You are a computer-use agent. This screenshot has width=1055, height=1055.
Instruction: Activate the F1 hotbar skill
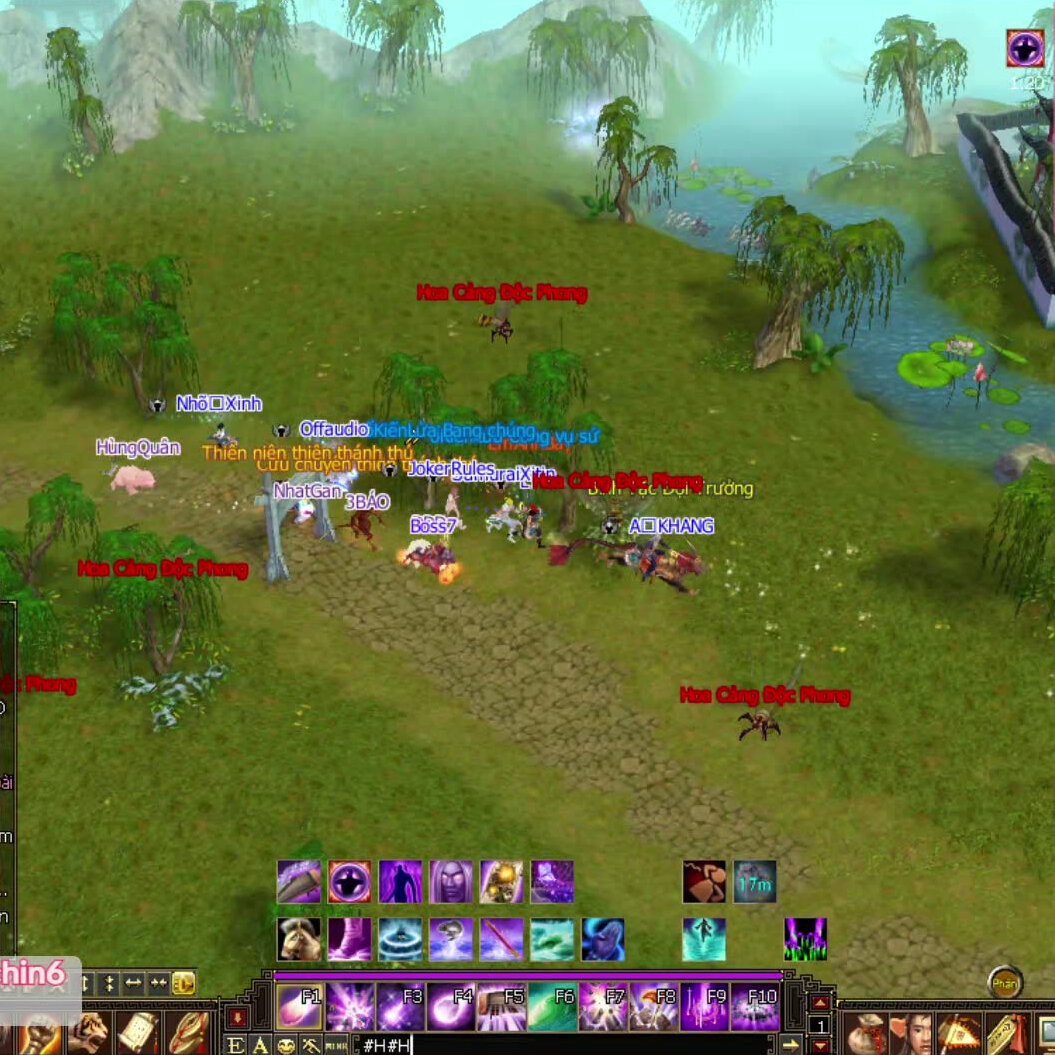299,1007
